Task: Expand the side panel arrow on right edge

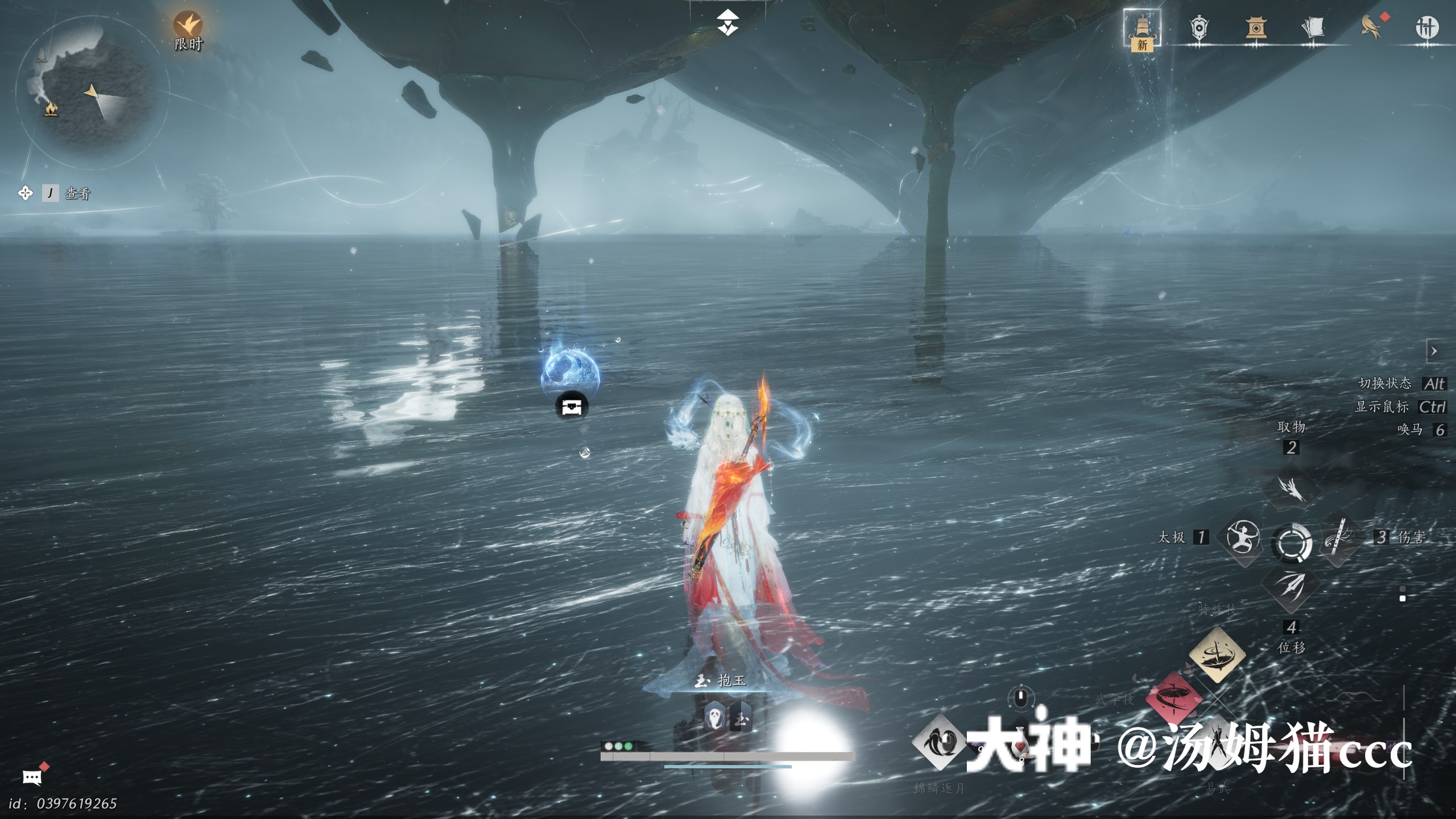Action: coord(1434,351)
